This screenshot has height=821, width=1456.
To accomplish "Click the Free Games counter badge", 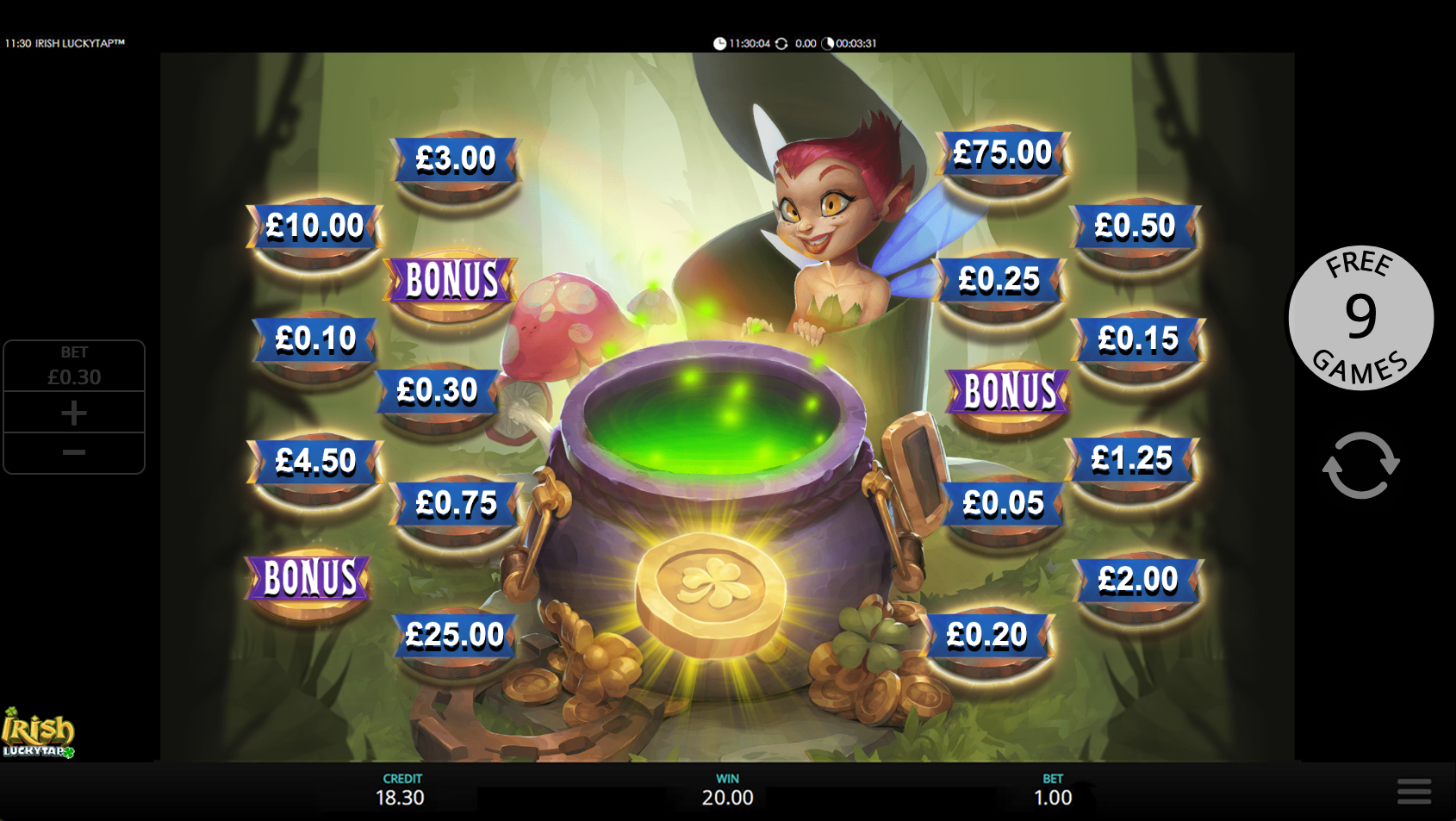I will 1360,317.
